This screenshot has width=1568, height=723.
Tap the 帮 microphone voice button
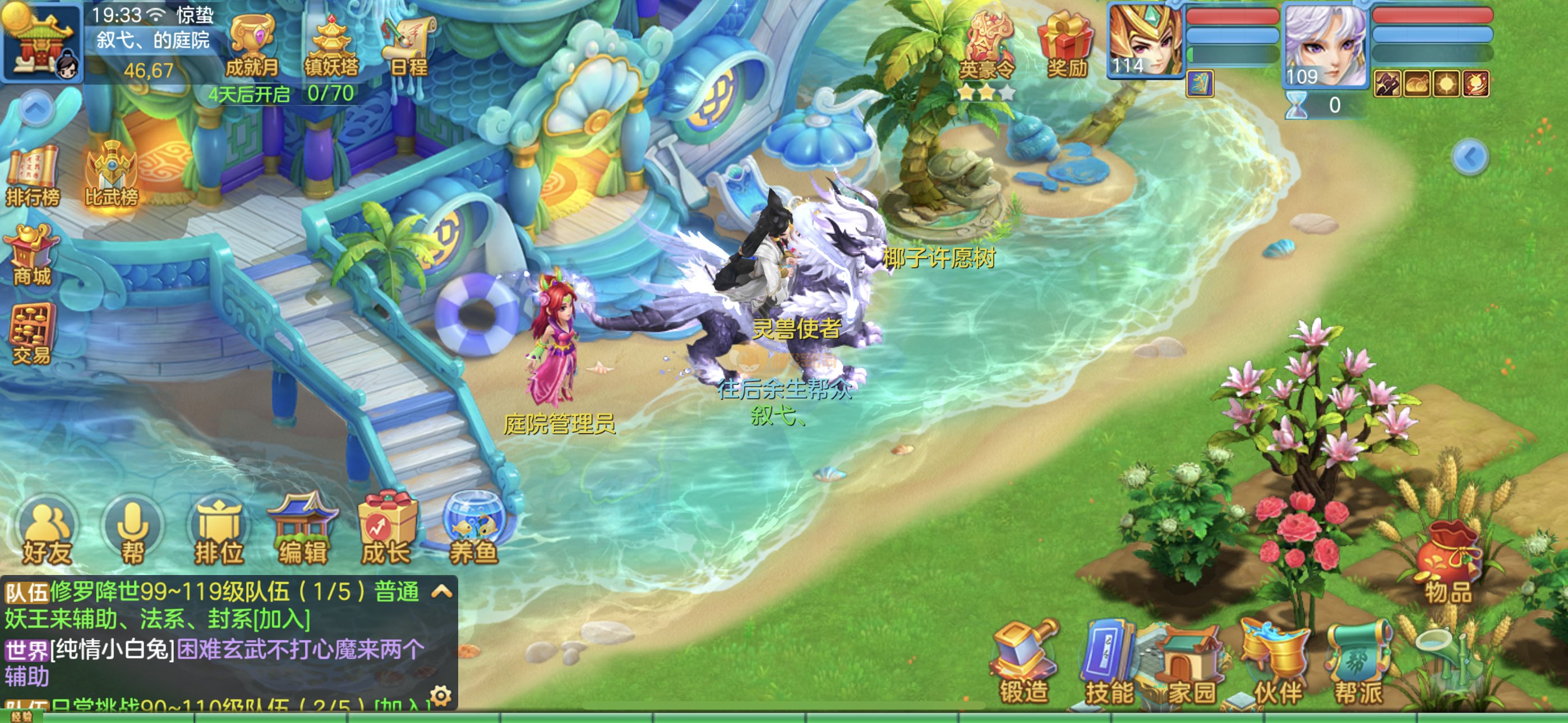(x=133, y=533)
